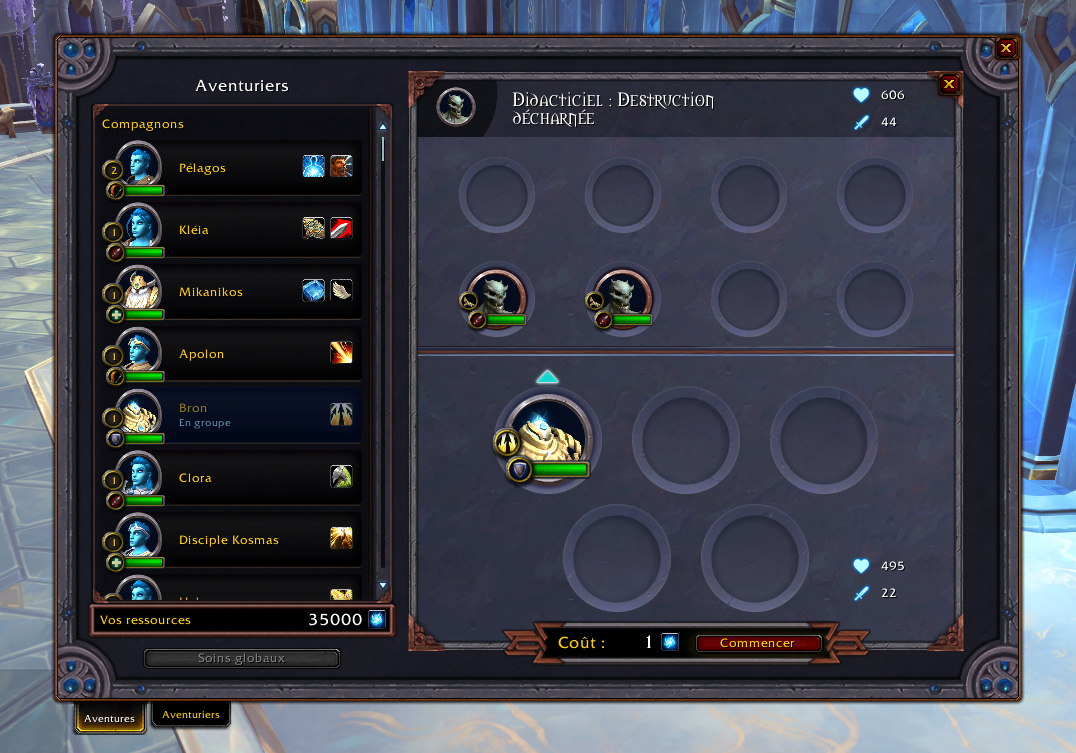Select Disciple Kosmas as an adventurer
The width and height of the screenshot is (1076, 753).
[230, 540]
